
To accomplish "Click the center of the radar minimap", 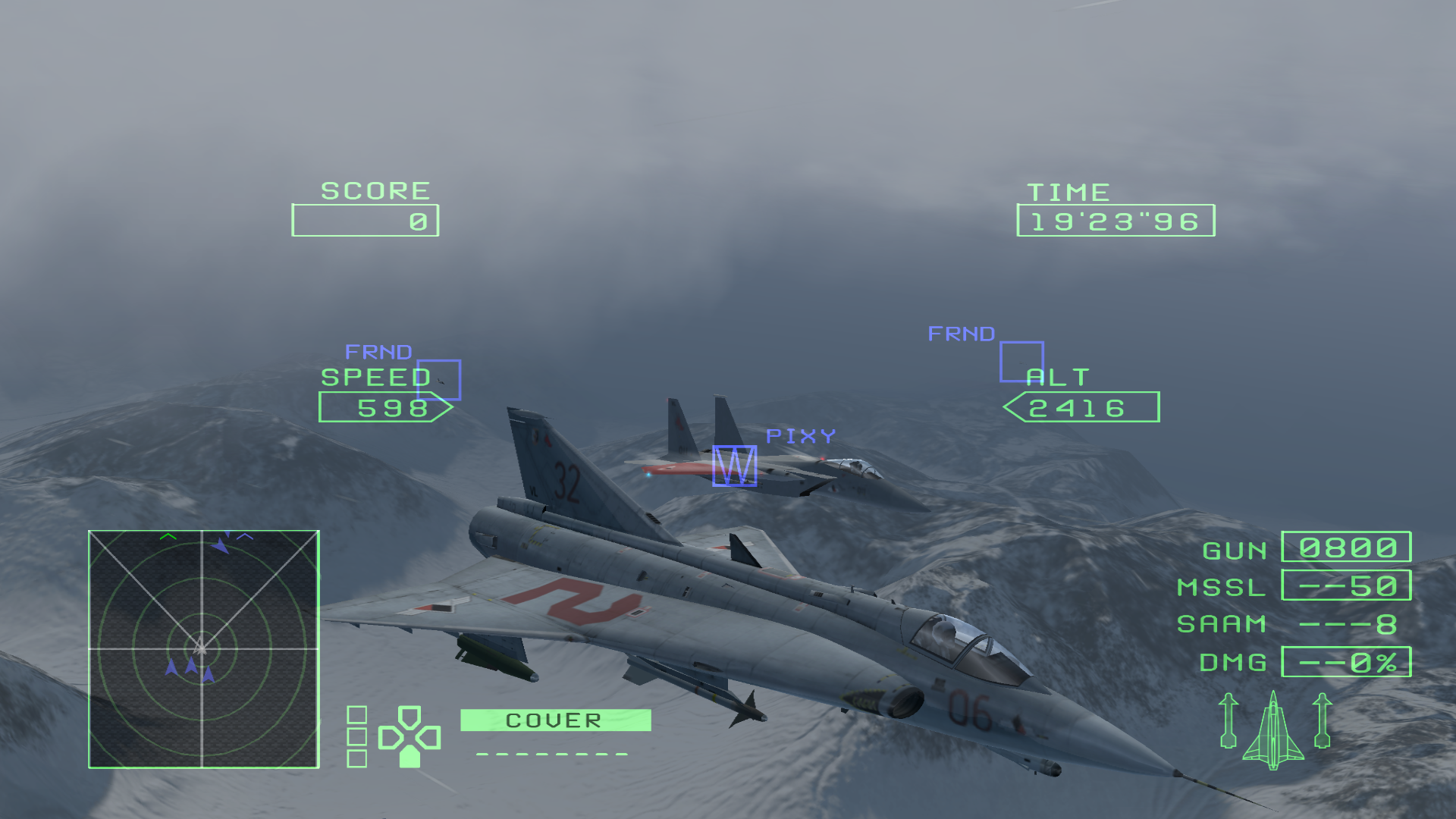I will [x=202, y=648].
